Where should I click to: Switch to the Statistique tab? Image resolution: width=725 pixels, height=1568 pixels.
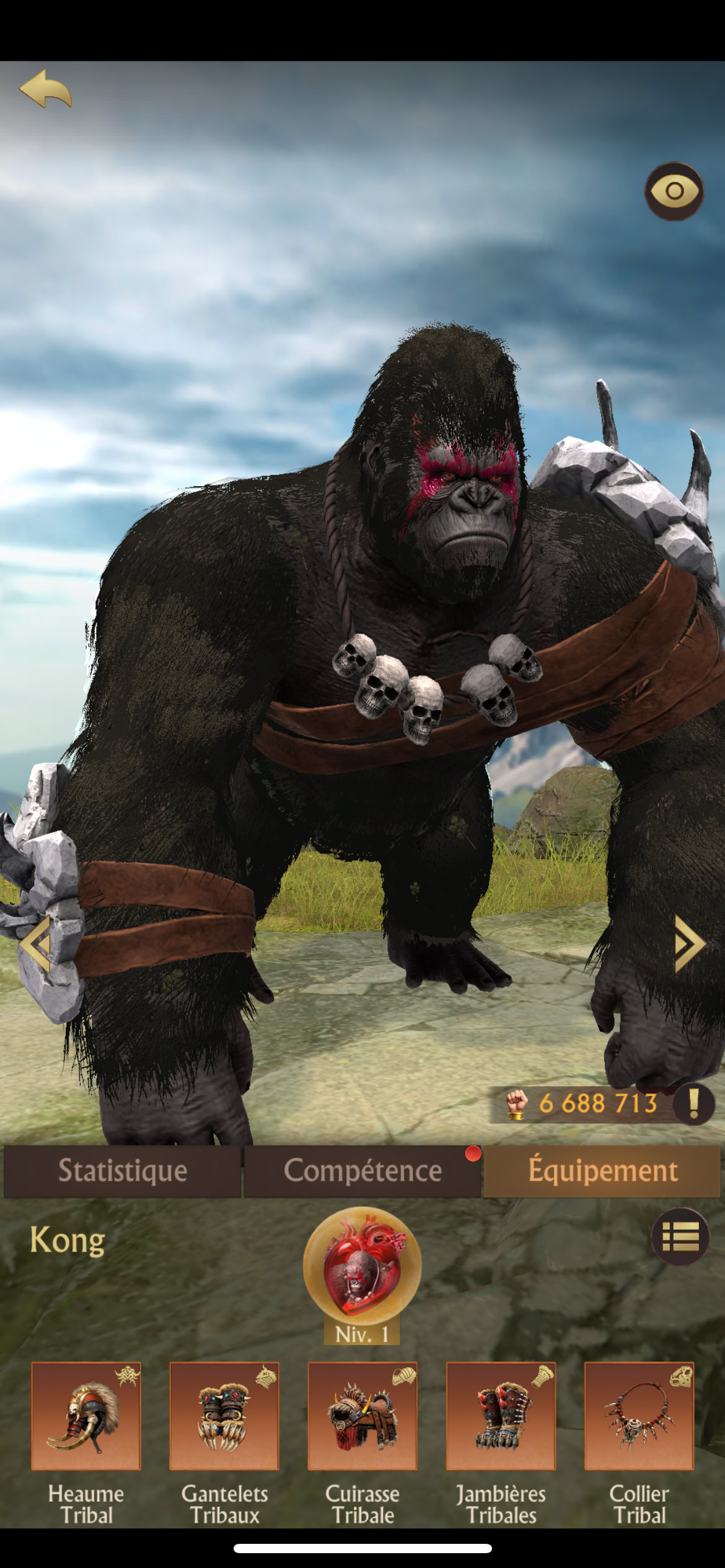pos(122,1171)
